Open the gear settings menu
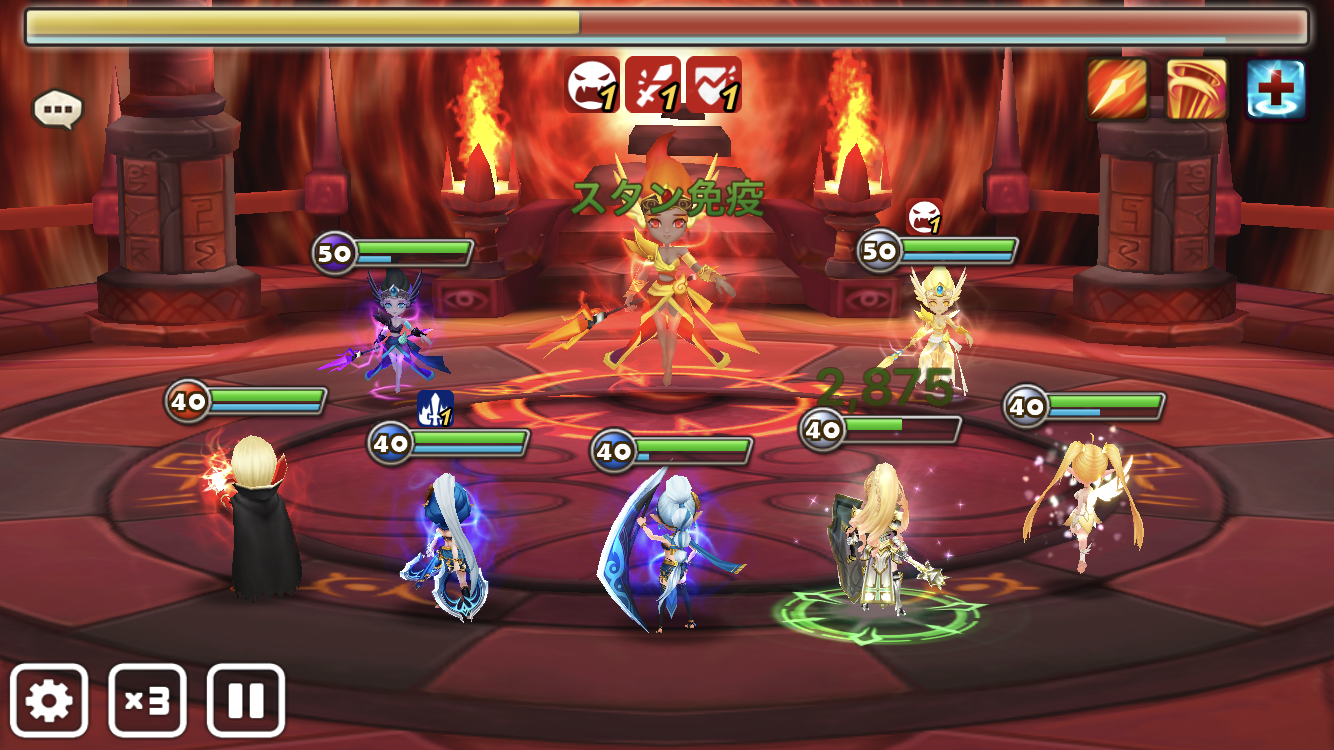This screenshot has width=1334, height=750. [49, 700]
